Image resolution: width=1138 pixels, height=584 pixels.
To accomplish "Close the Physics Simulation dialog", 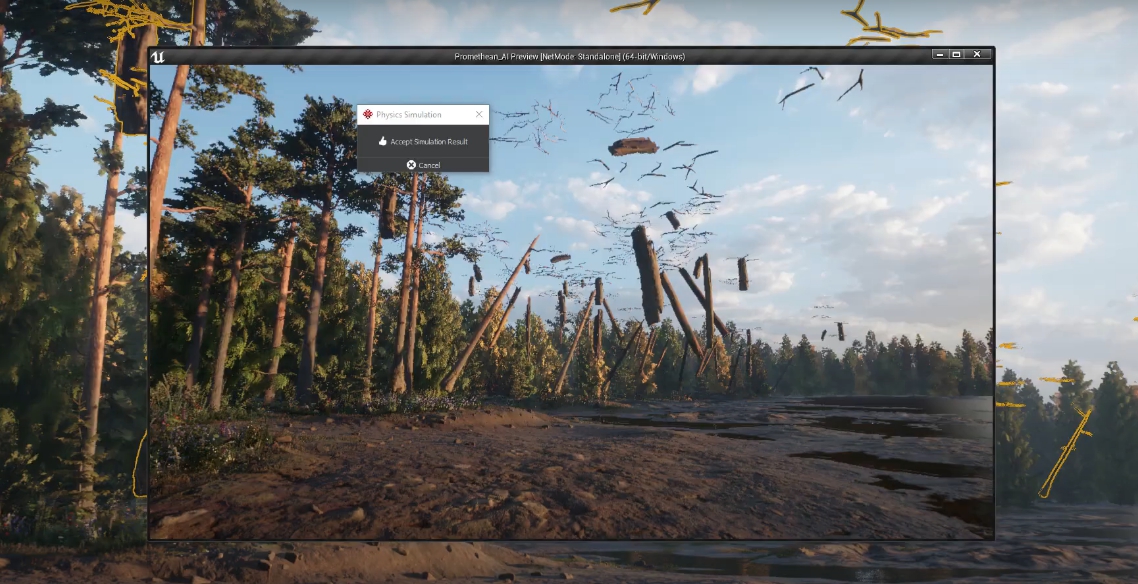I will (x=479, y=115).
